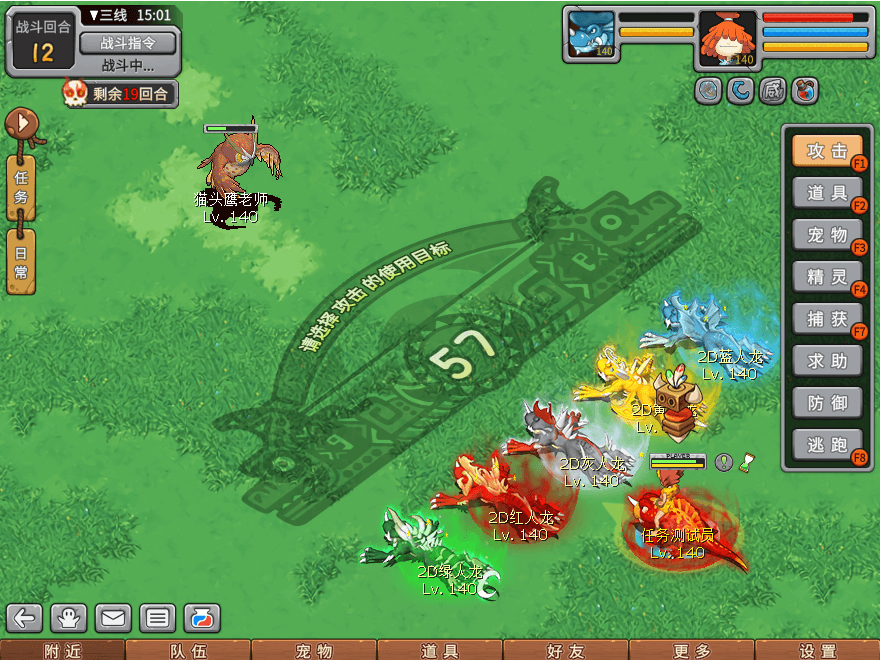Select the 宠物 (Pet) battle command

pos(827,235)
